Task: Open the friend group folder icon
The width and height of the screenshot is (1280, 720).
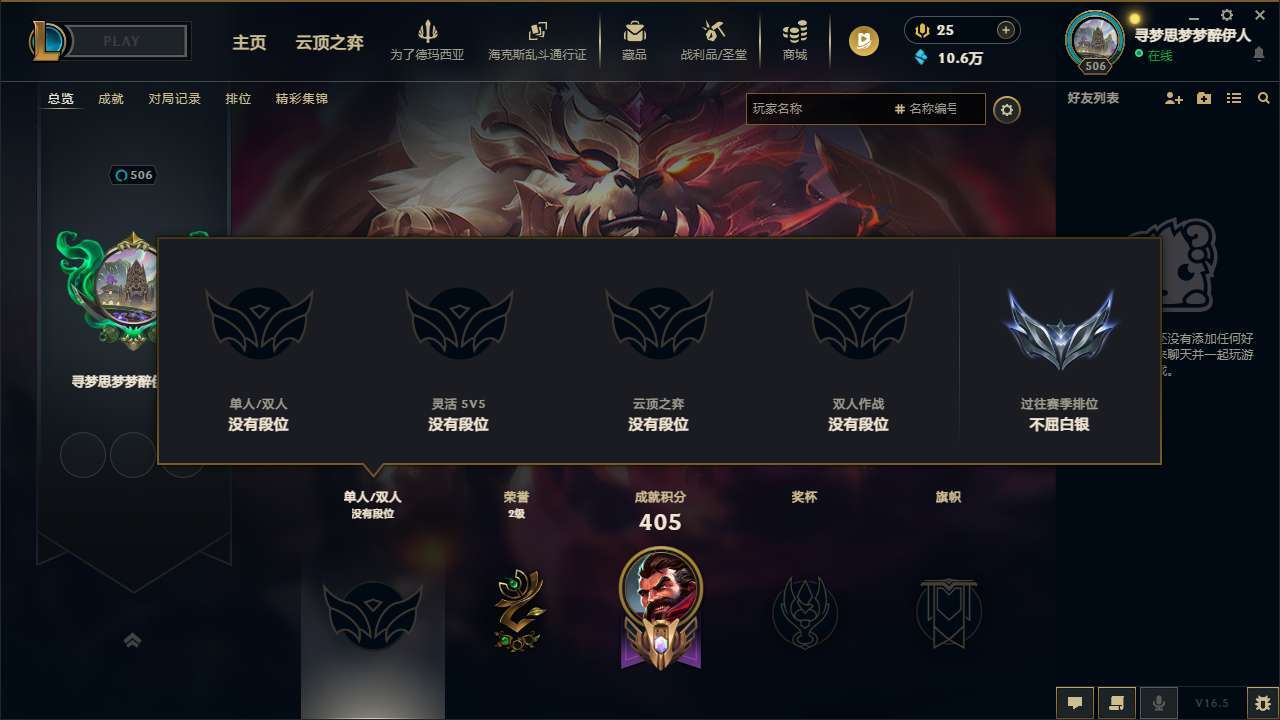Action: click(x=1203, y=98)
